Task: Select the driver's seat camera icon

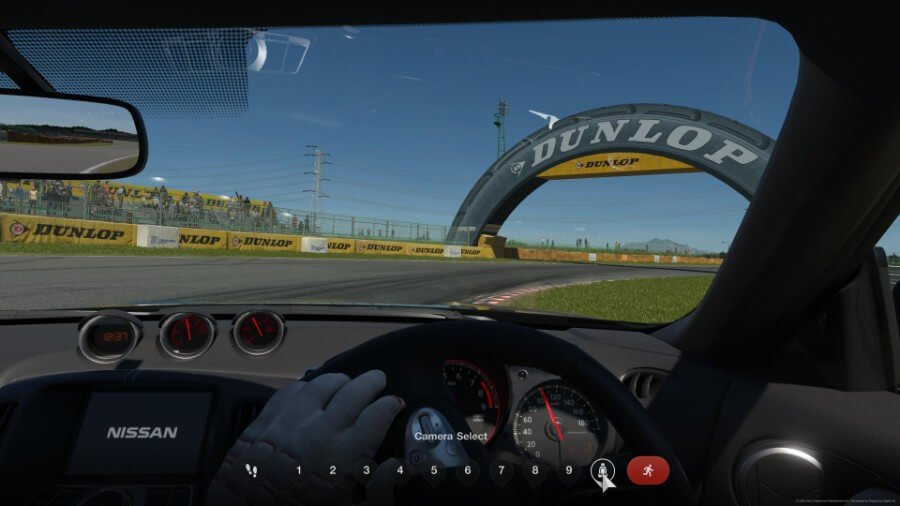Action: 602,470
